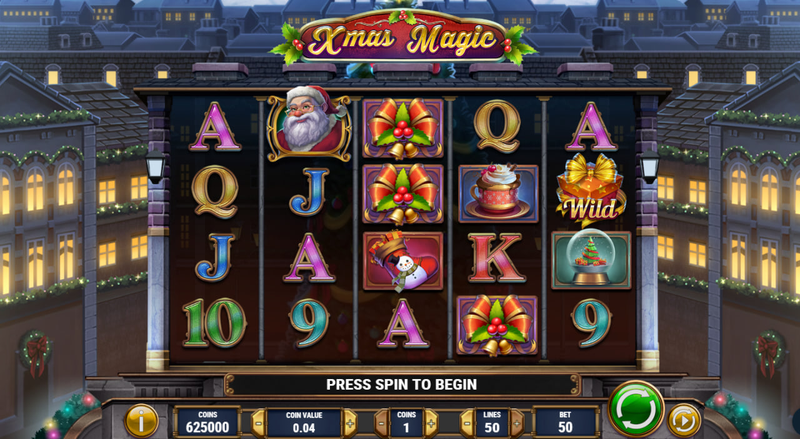This screenshot has width=800, height=439.
Task: Raise the number of lines
Action: click(x=515, y=422)
